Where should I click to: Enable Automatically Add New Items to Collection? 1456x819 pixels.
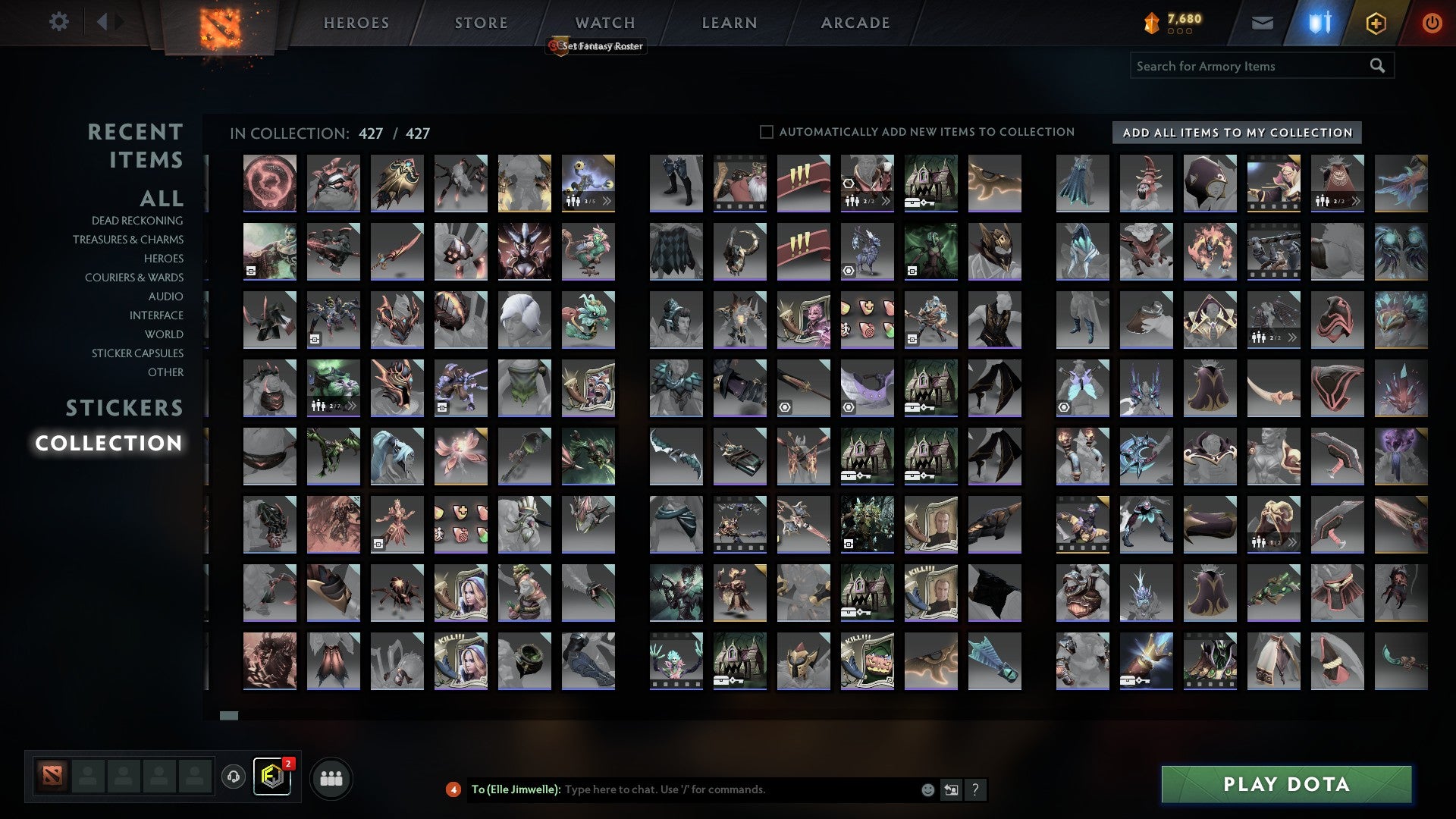[767, 131]
